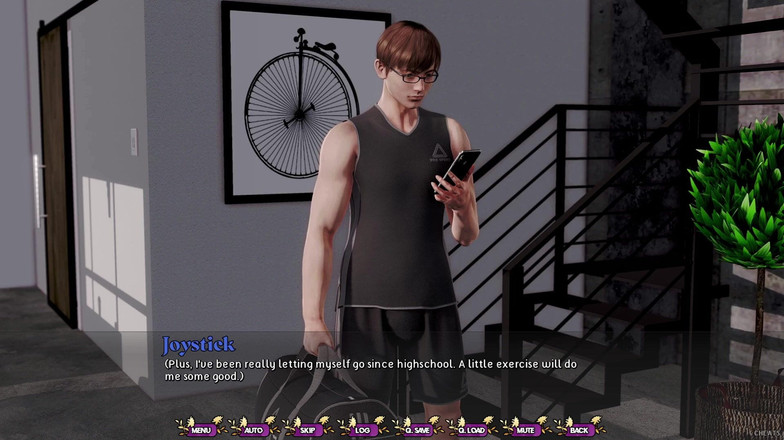Quick save with Q. Save

417,429
